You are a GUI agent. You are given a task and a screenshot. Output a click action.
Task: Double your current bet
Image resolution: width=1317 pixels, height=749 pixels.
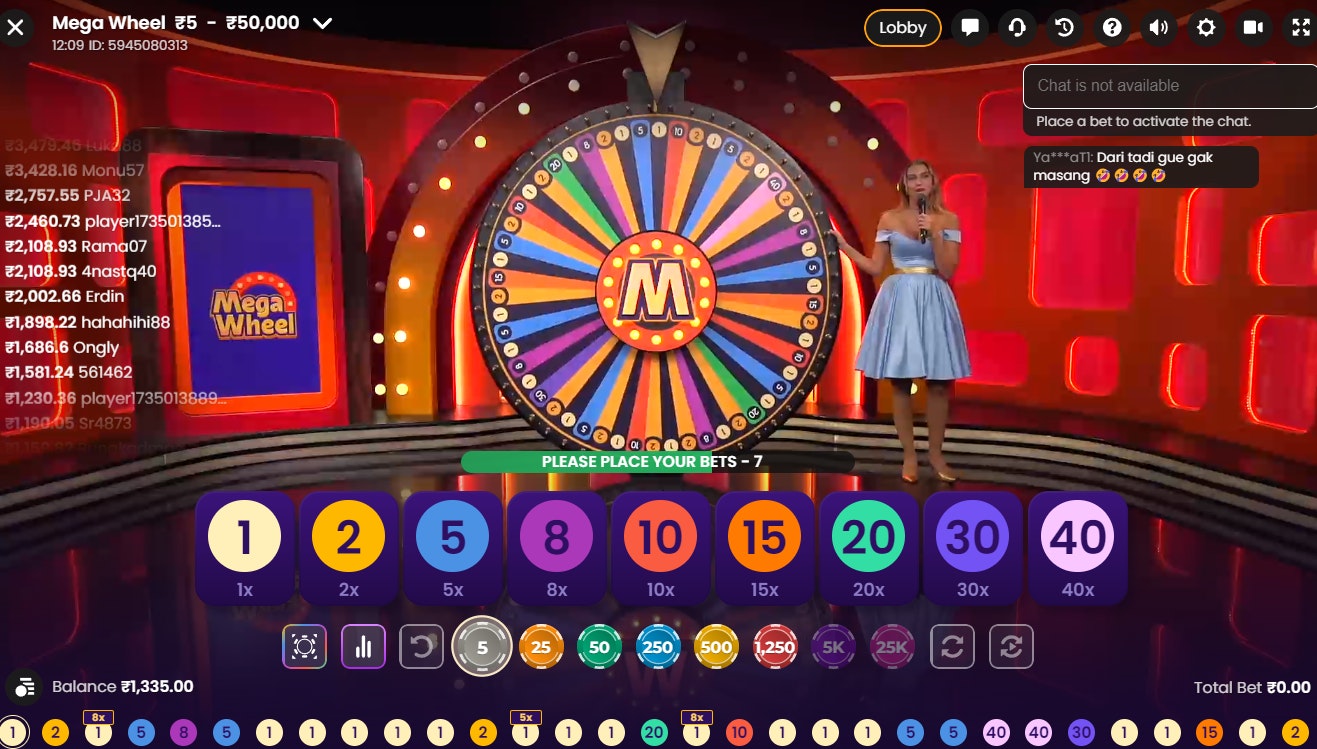(x=1011, y=646)
